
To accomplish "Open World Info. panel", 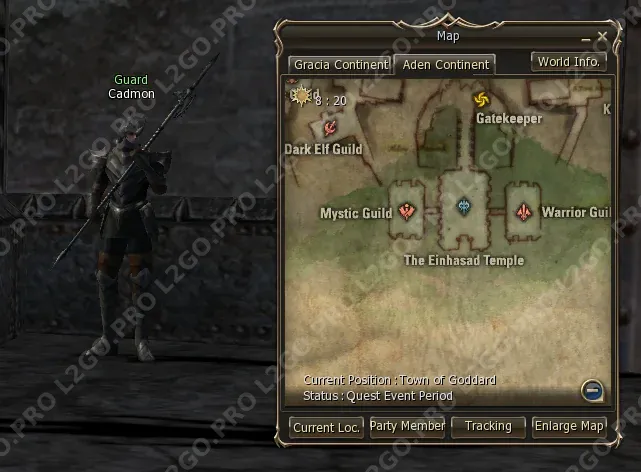I will [x=568, y=61].
